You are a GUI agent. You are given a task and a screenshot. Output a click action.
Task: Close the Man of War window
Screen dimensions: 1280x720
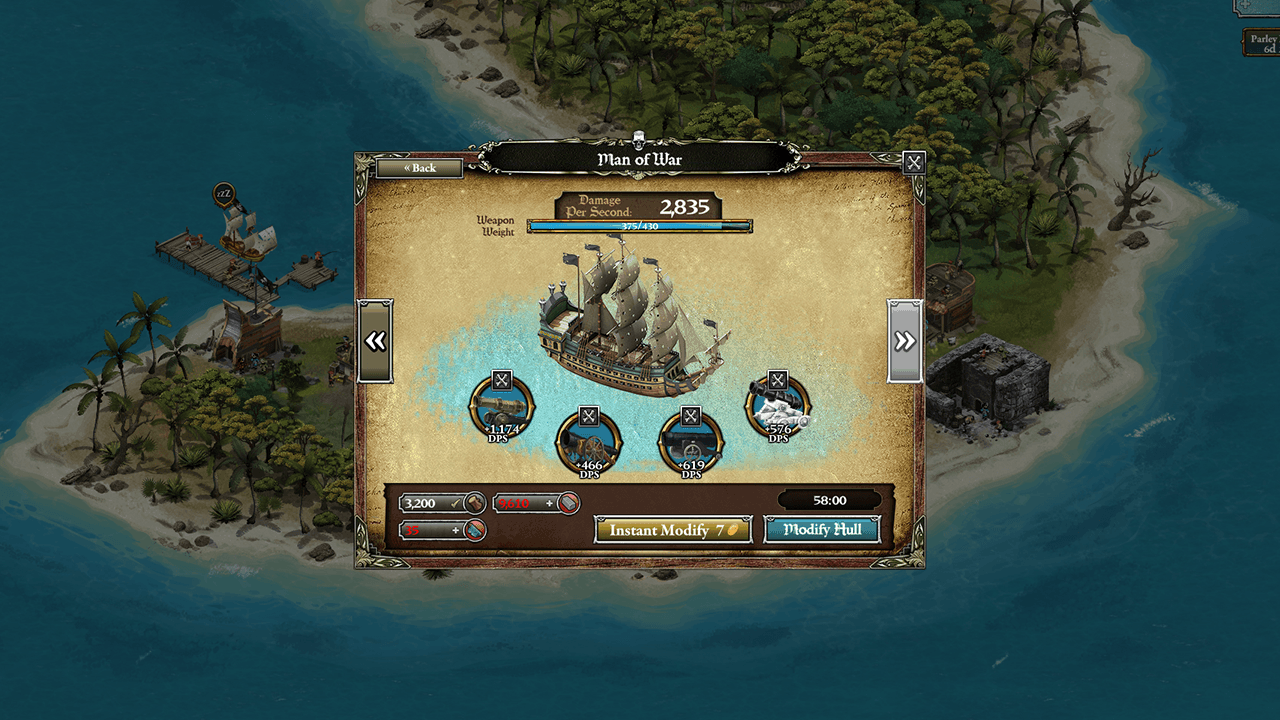point(913,162)
